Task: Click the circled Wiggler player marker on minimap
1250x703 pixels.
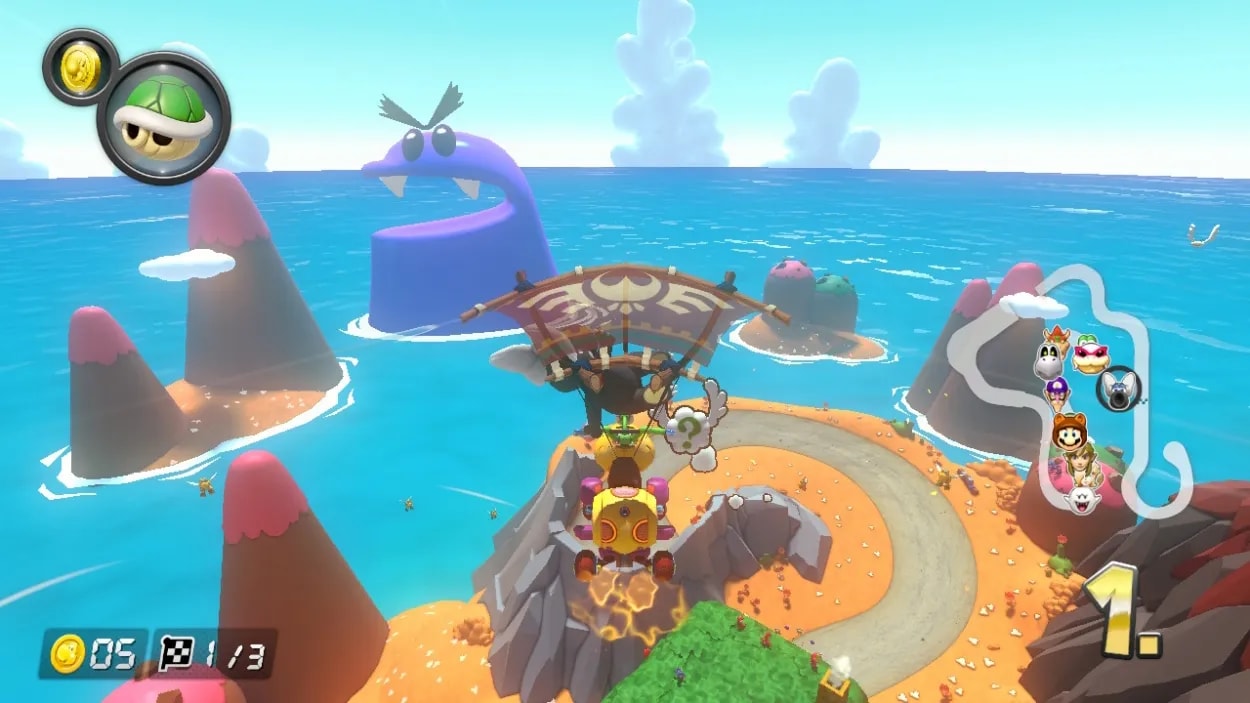Action: (x=1116, y=388)
